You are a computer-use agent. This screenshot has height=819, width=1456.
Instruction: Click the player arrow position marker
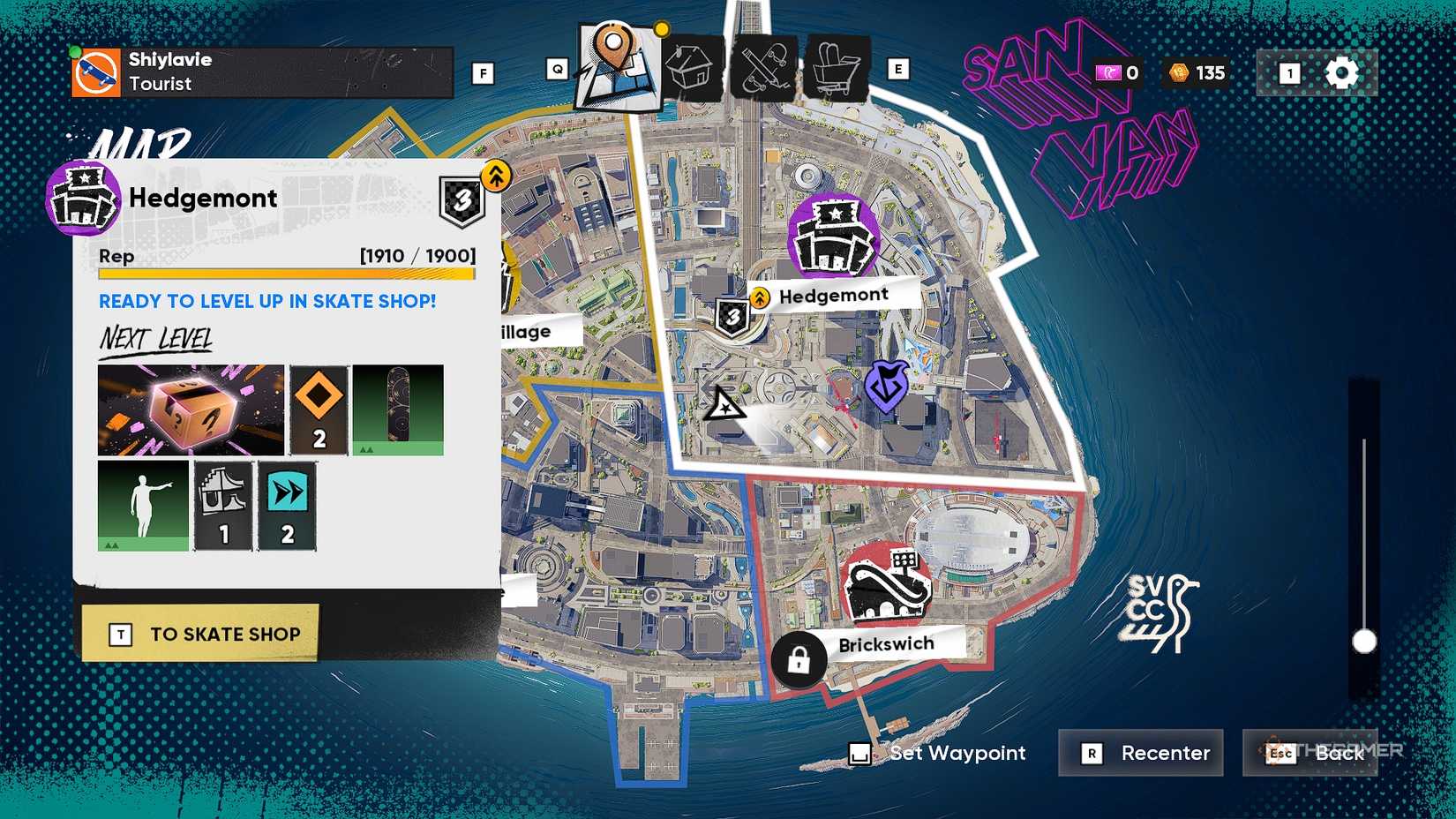pyautogui.click(x=725, y=407)
